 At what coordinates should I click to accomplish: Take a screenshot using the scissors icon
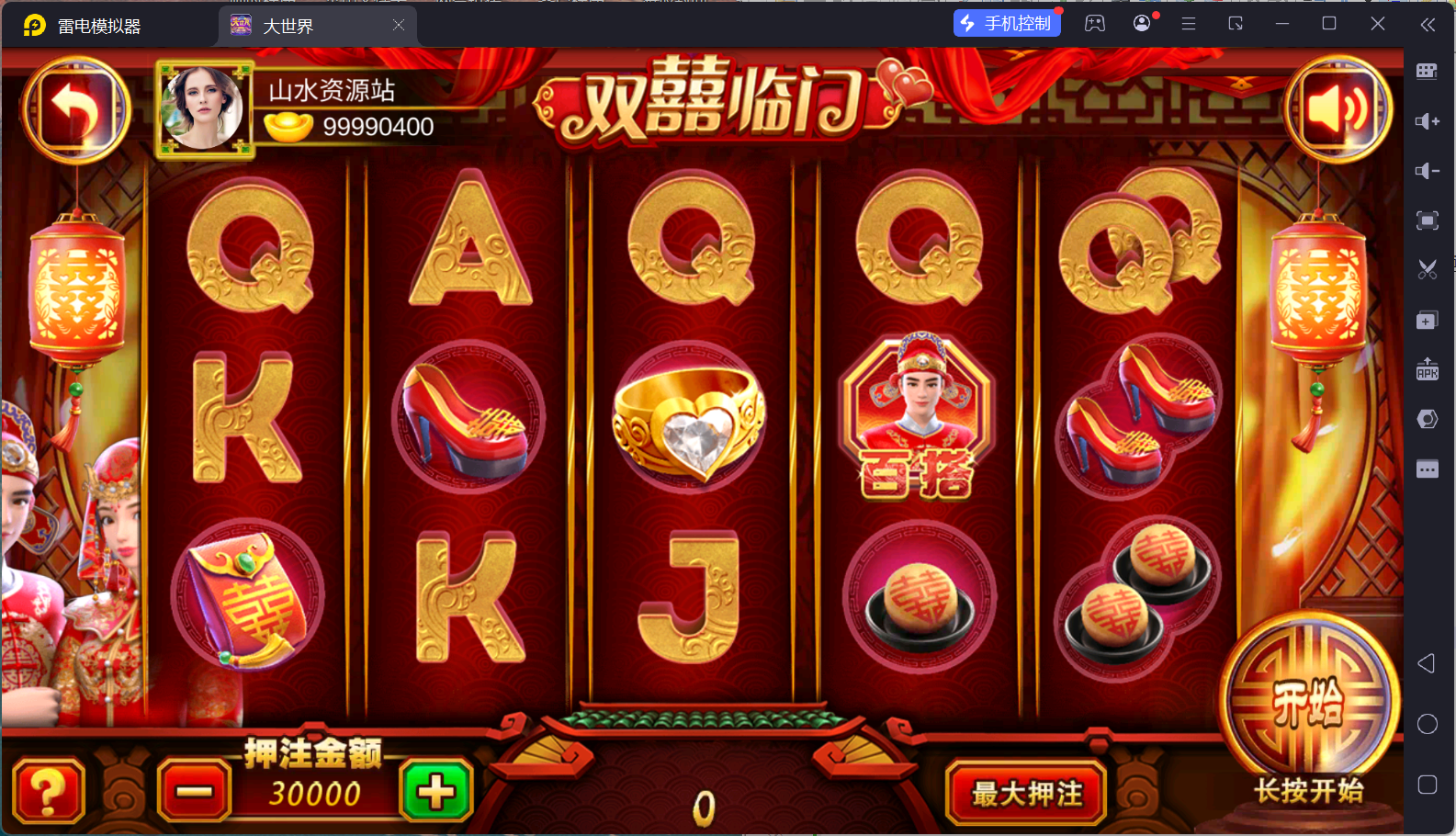[x=1427, y=269]
